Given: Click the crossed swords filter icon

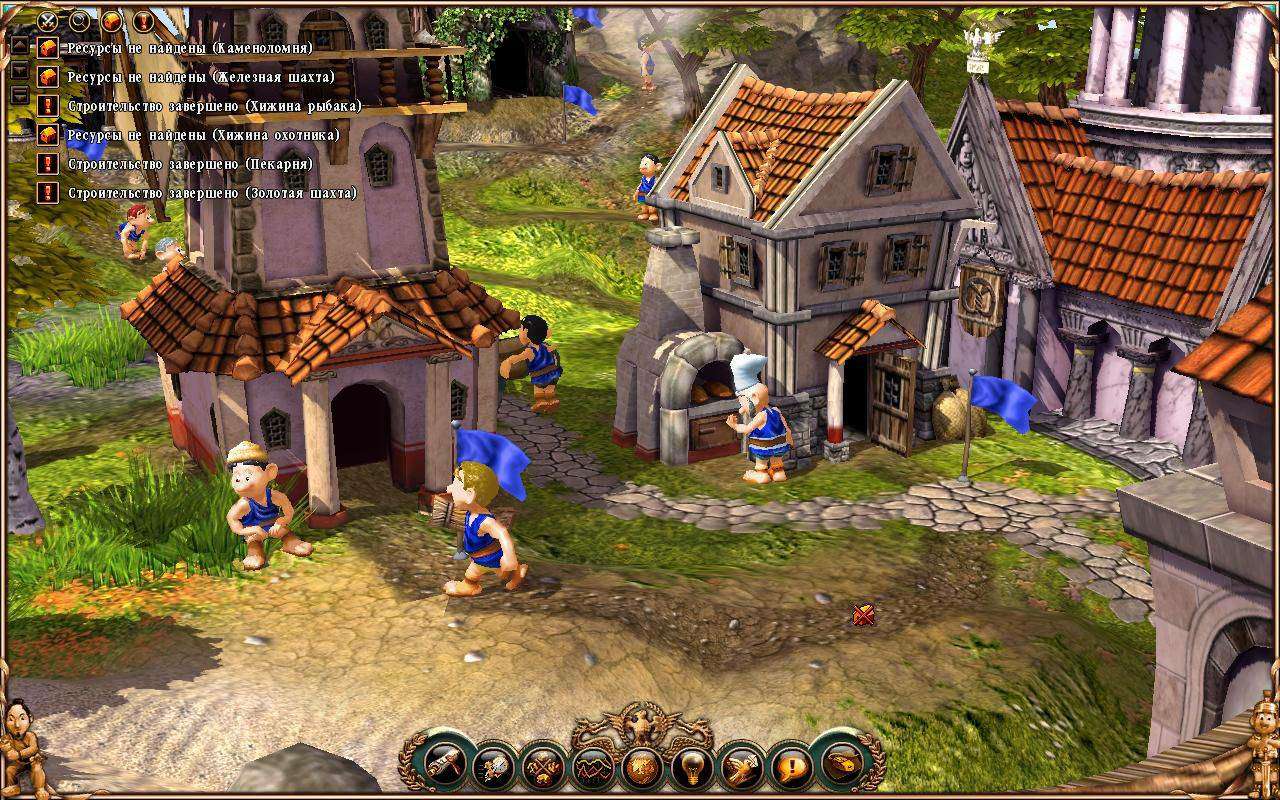Looking at the screenshot, I should pyautogui.click(x=47, y=19).
